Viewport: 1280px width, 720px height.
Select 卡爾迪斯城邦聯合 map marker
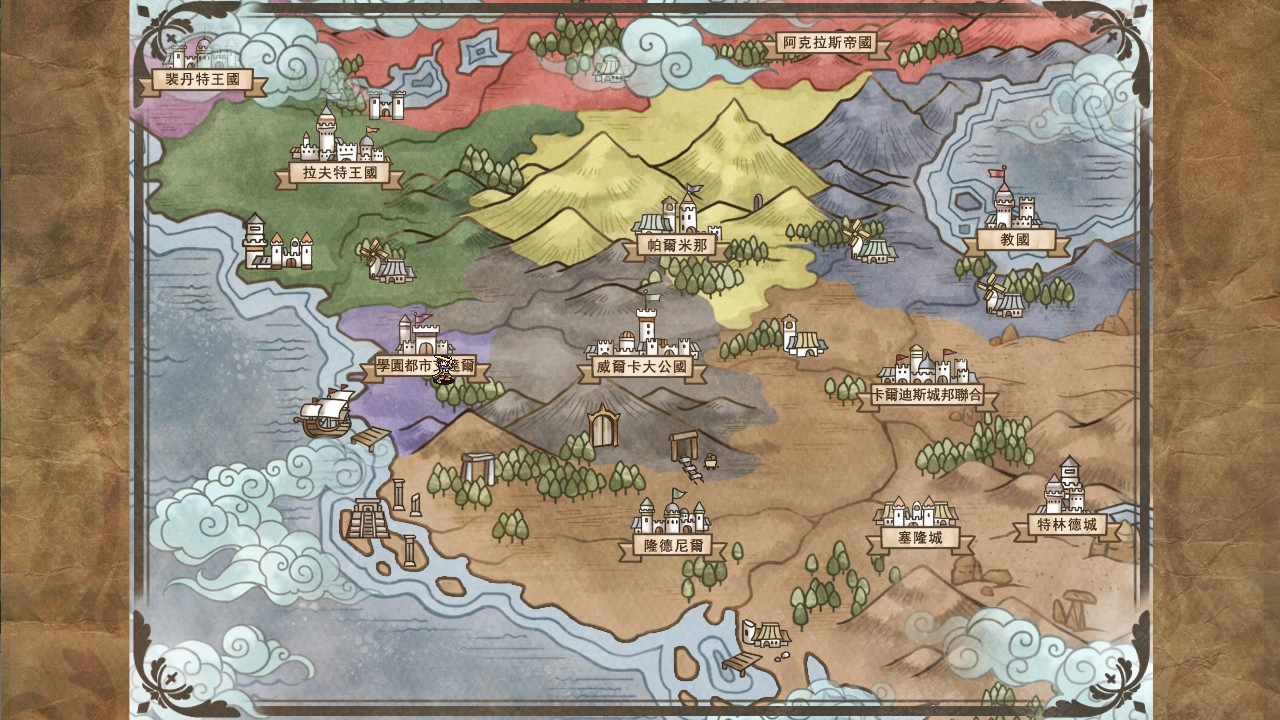[927, 396]
